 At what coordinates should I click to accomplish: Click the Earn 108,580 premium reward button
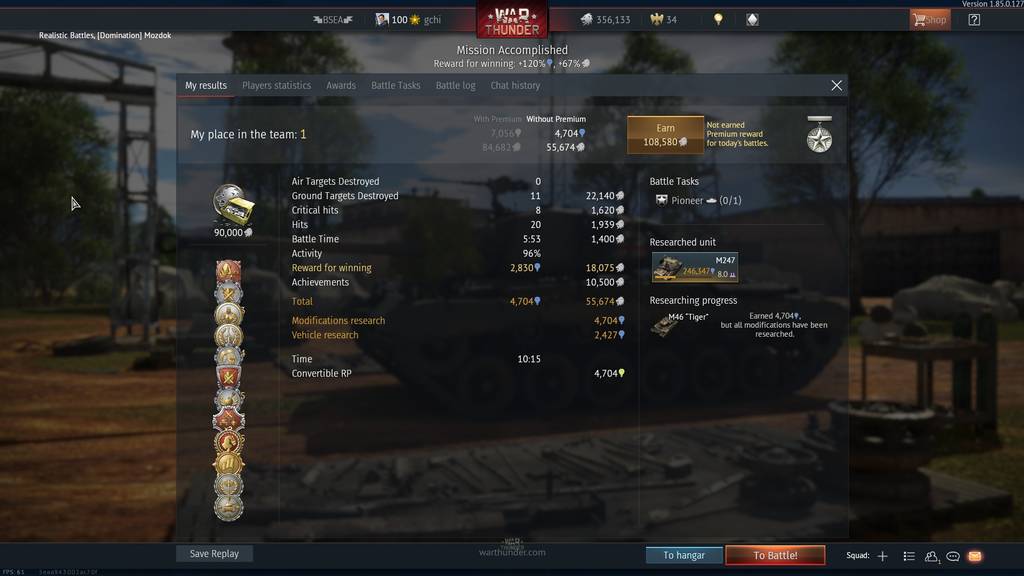[x=665, y=135]
